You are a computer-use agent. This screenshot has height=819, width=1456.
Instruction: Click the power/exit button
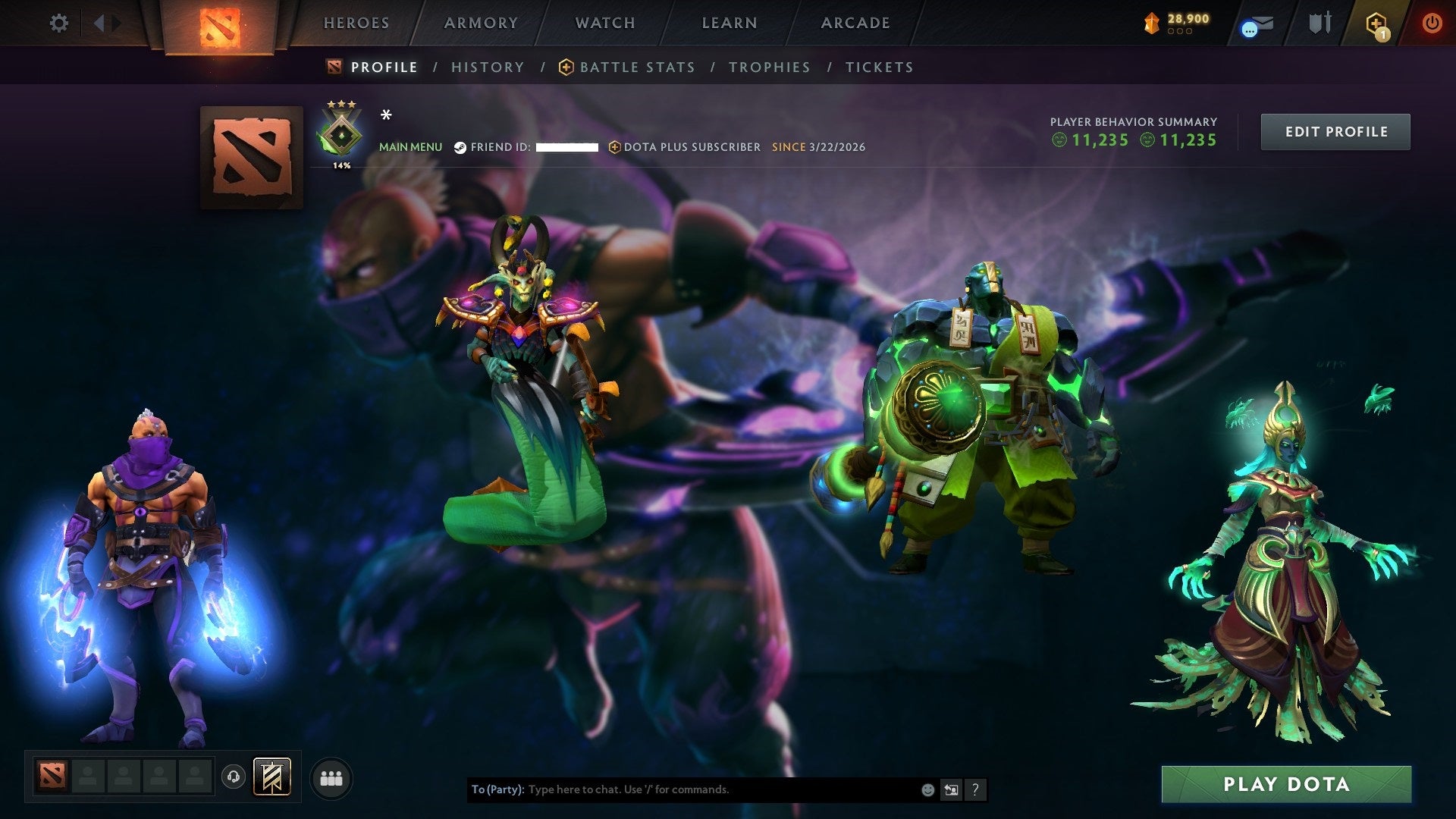pos(1432,23)
